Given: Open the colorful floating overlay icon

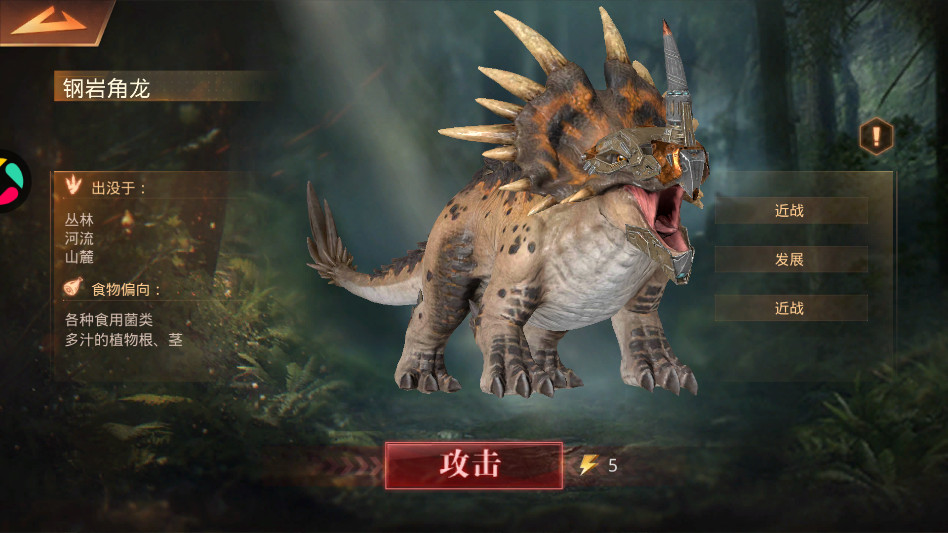Looking at the screenshot, I should coord(10,181).
